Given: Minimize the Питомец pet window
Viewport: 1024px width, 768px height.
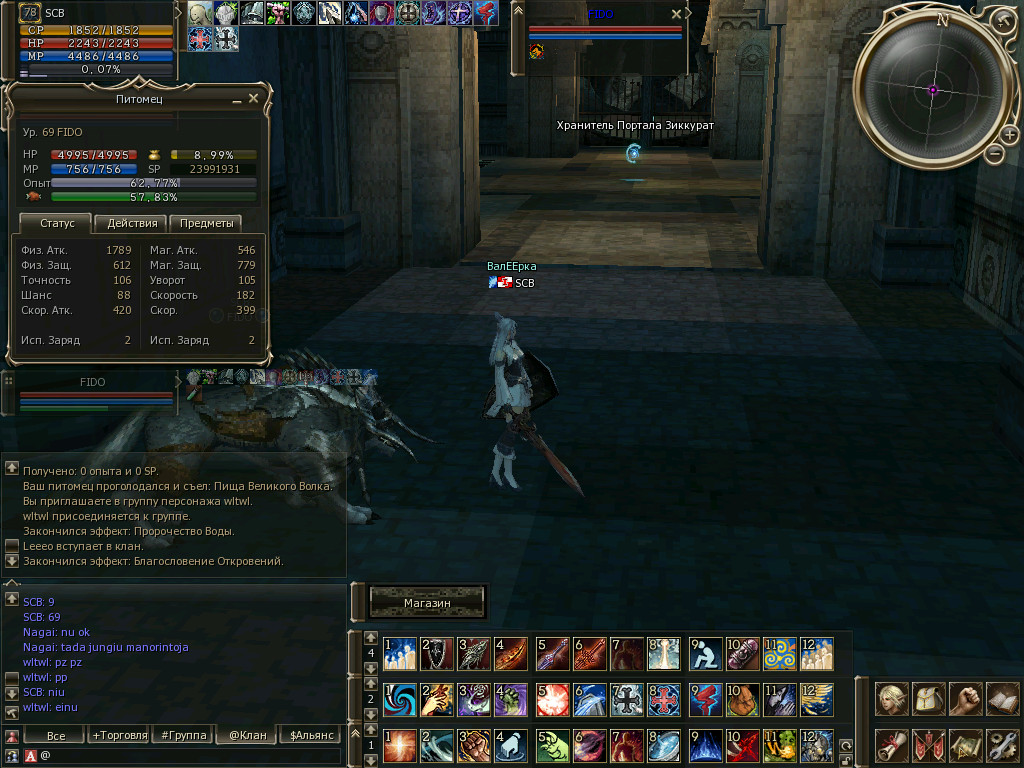Looking at the screenshot, I should 237,100.
